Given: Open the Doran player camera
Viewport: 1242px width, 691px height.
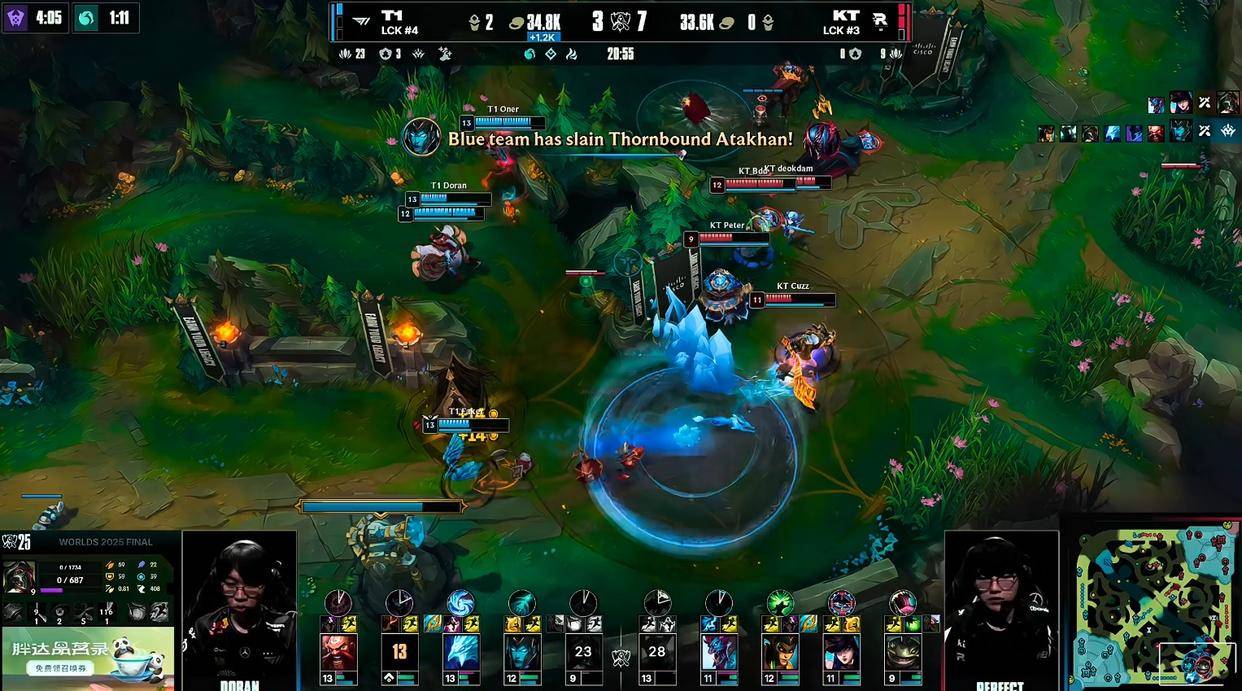Looking at the screenshot, I should [x=240, y=608].
